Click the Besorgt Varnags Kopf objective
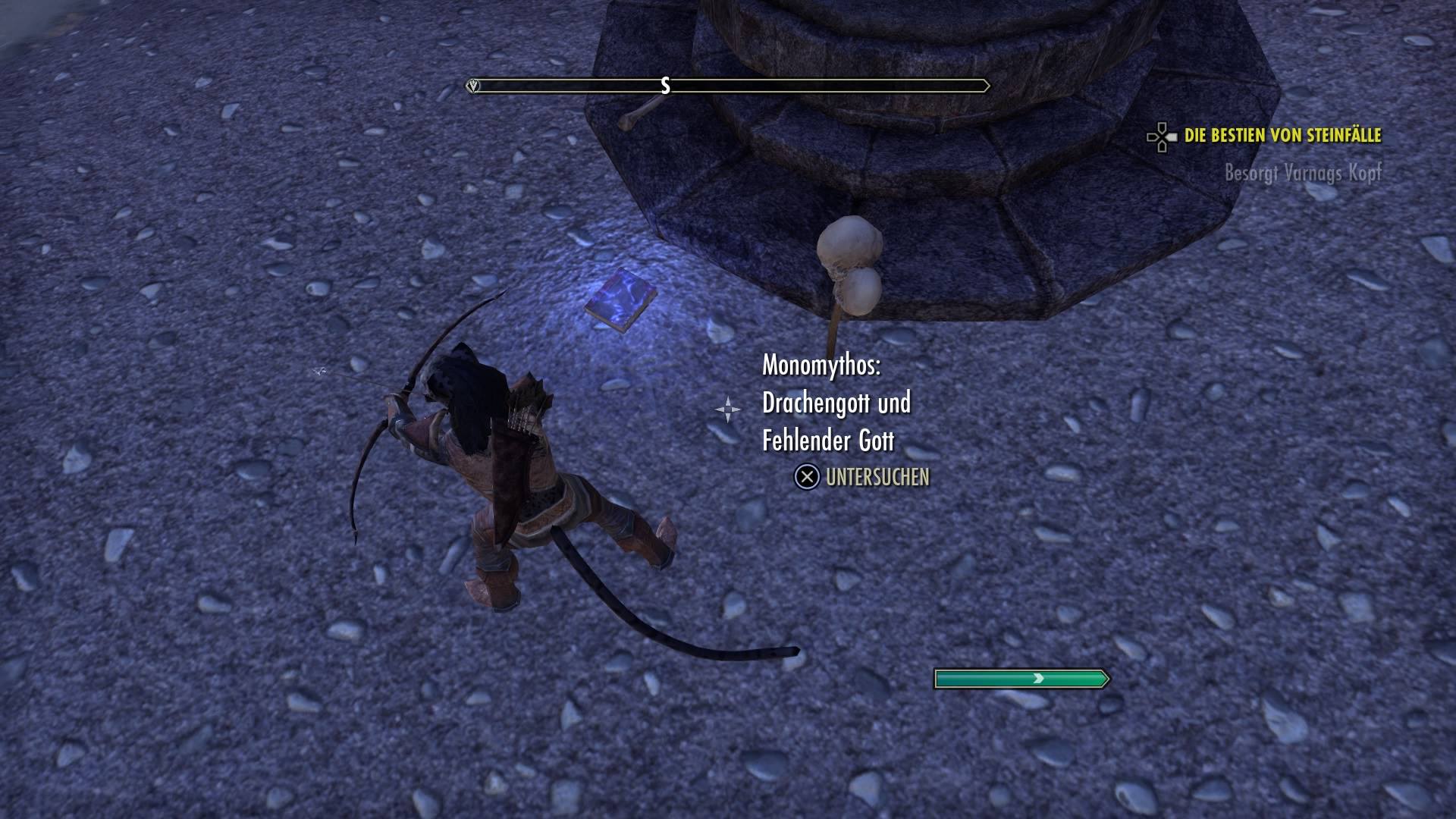The width and height of the screenshot is (1456, 819). [1303, 173]
